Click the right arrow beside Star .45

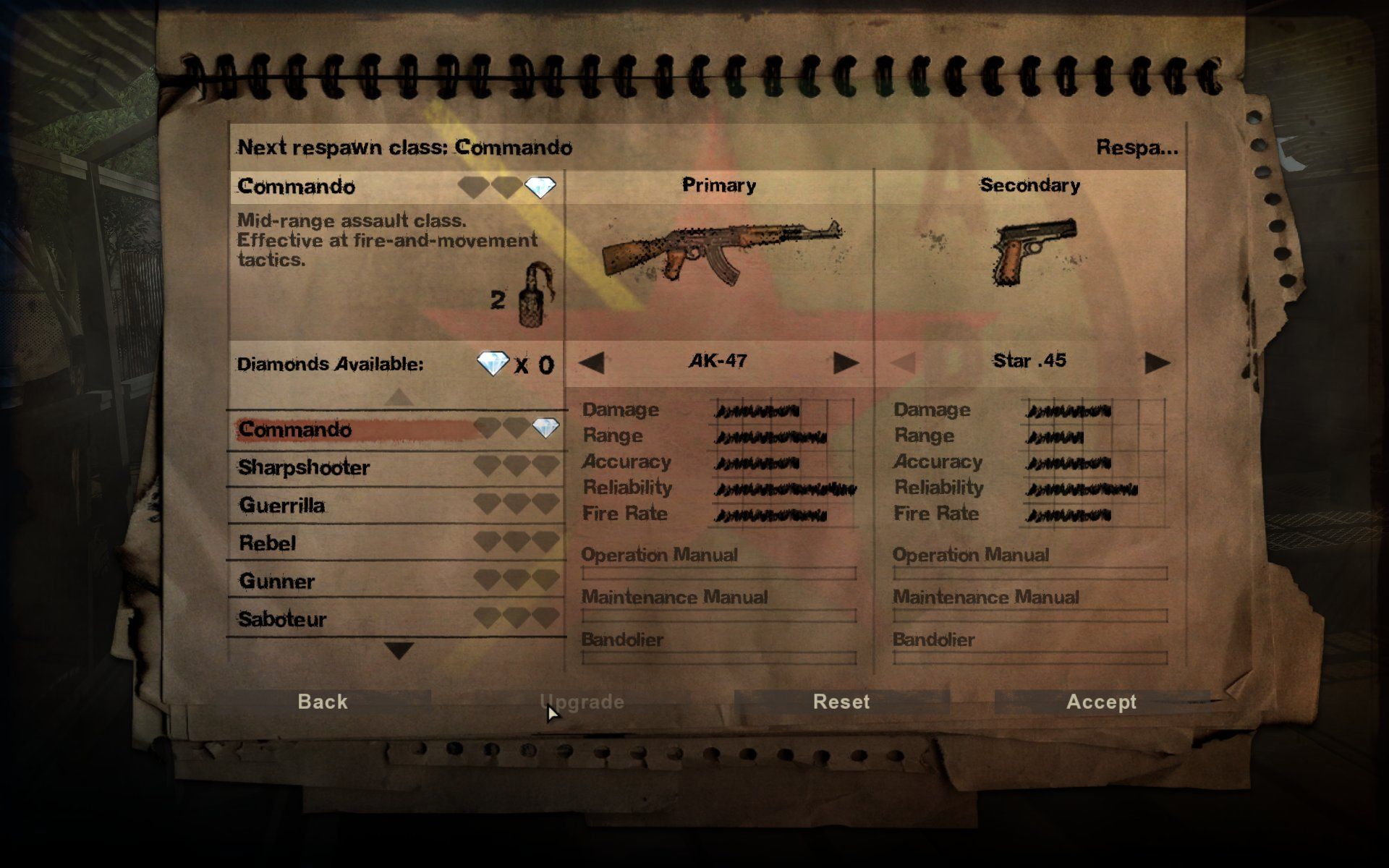pyautogui.click(x=1155, y=360)
